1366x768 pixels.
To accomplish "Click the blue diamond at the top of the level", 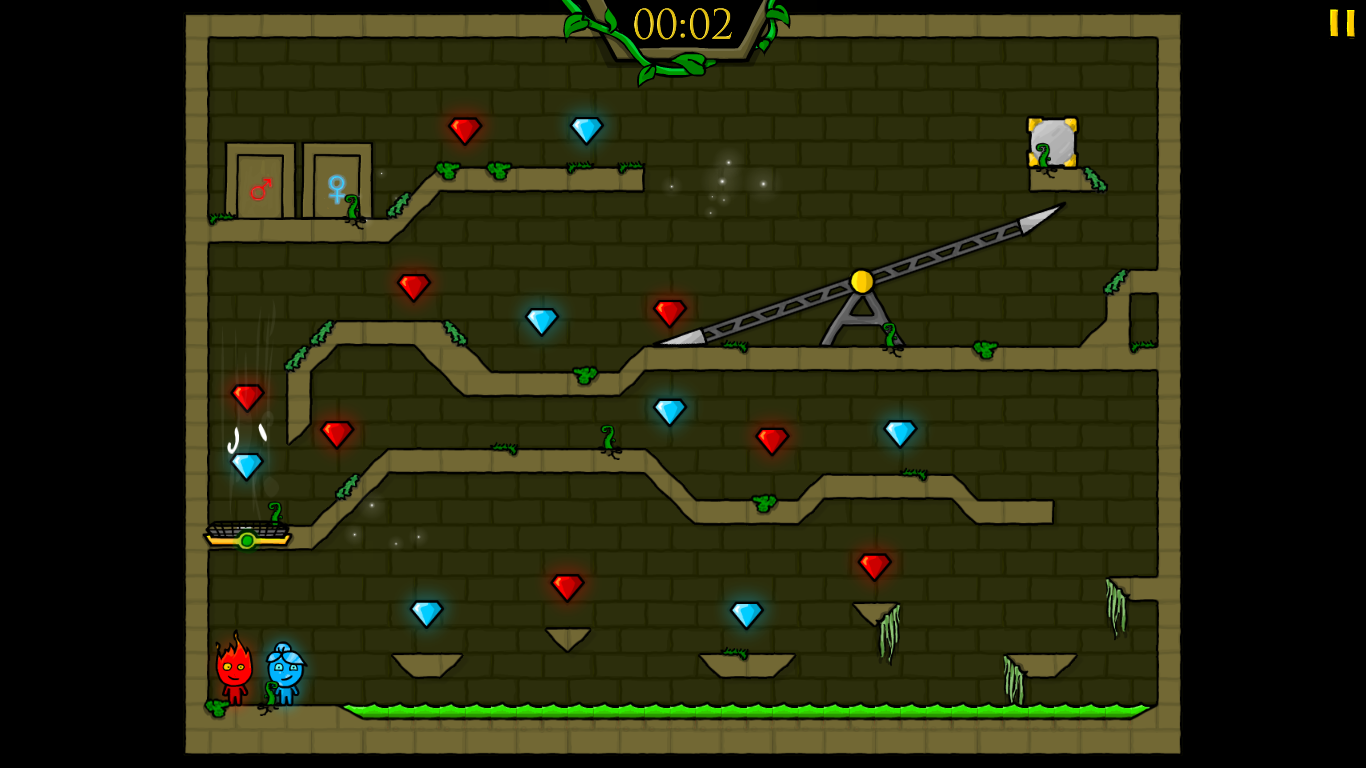I will (588, 129).
